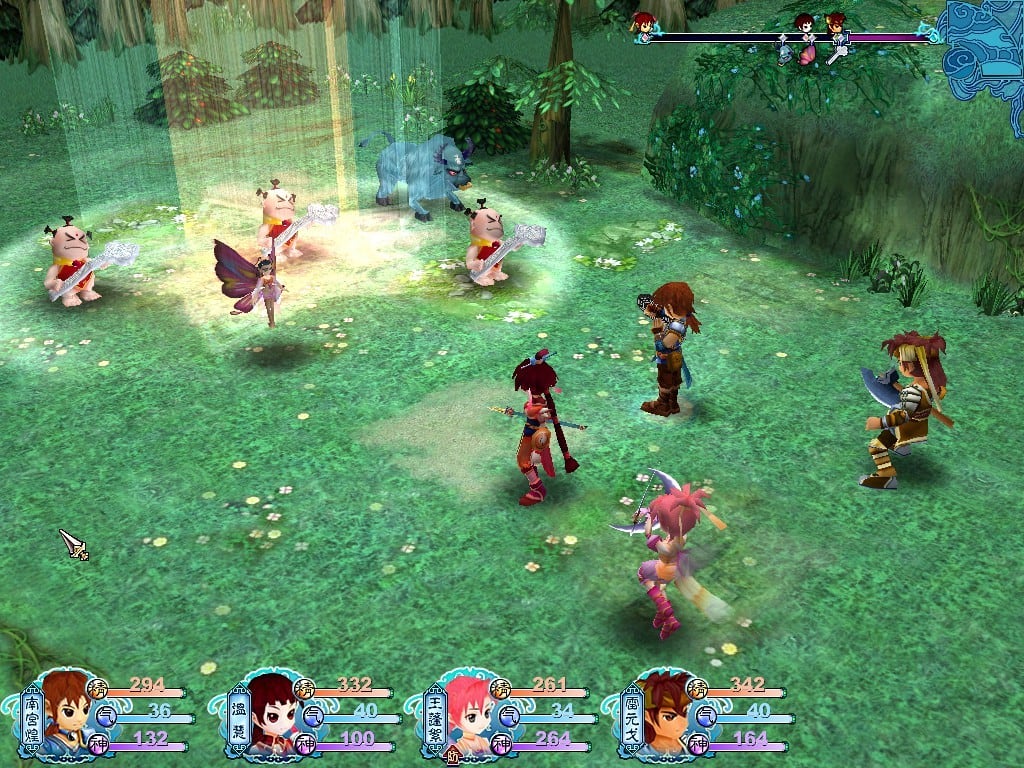Viewport: 1024px width, 768px height.
Task: Choose the 温慧 party member portrait
Action: coord(271,714)
